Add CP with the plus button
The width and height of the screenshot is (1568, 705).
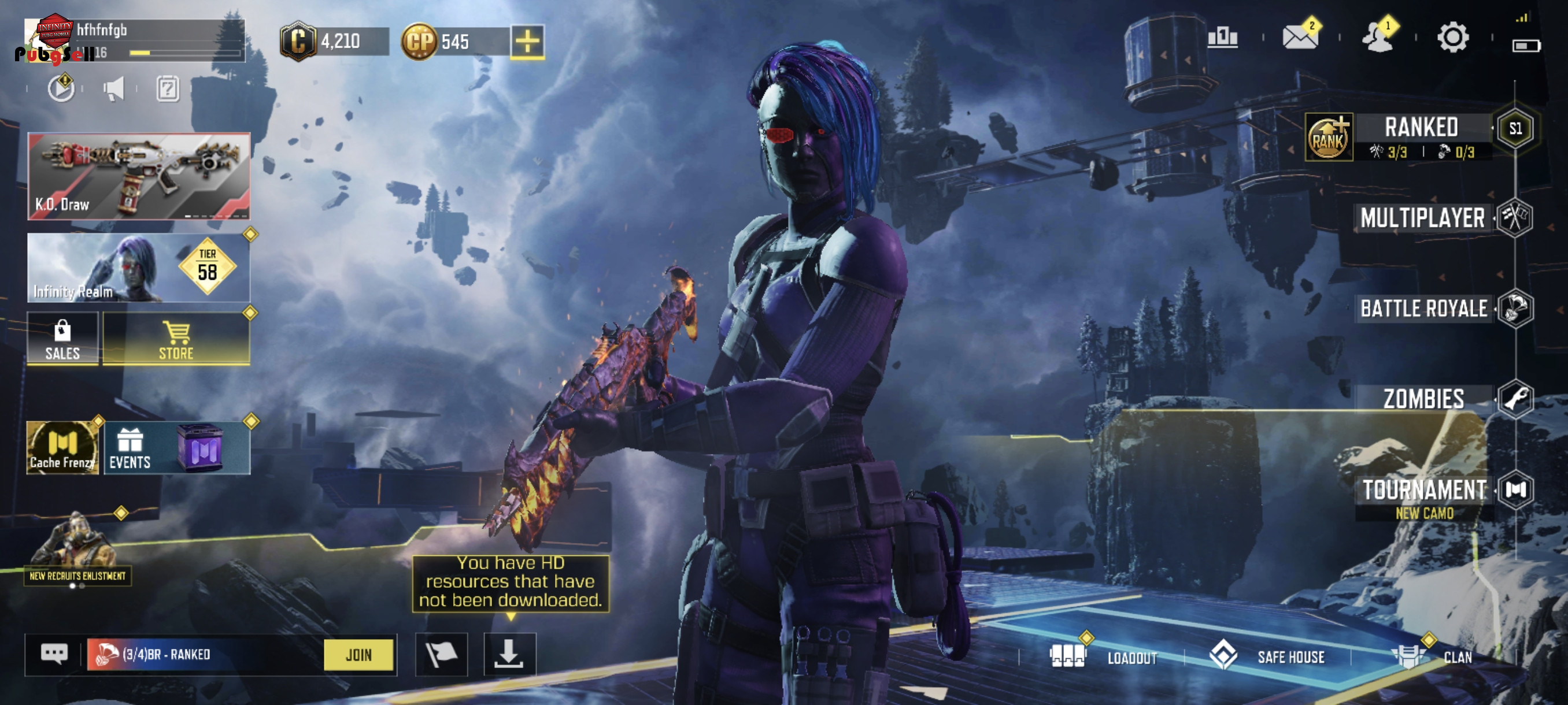(527, 42)
